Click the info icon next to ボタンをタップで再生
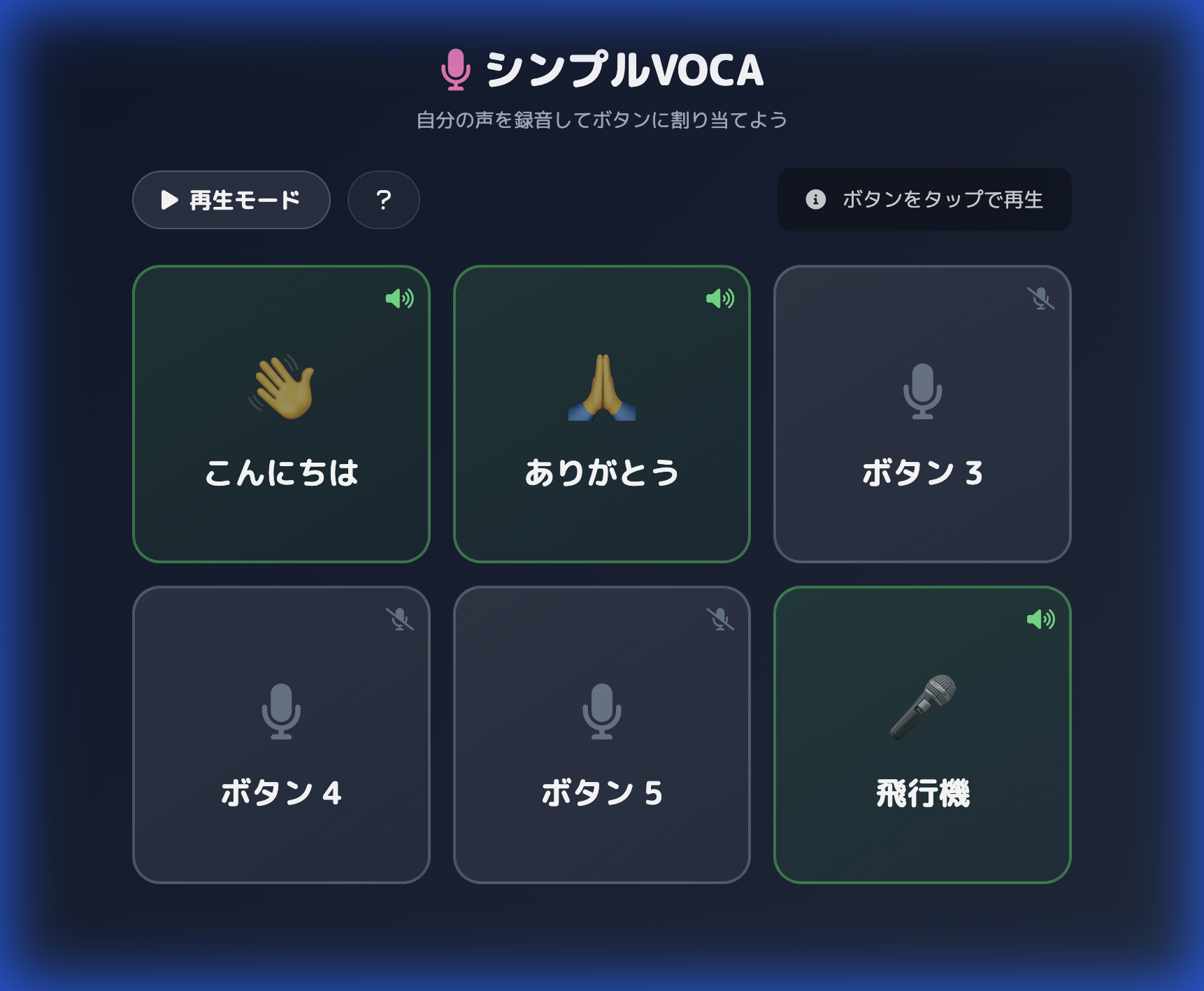 coord(815,199)
